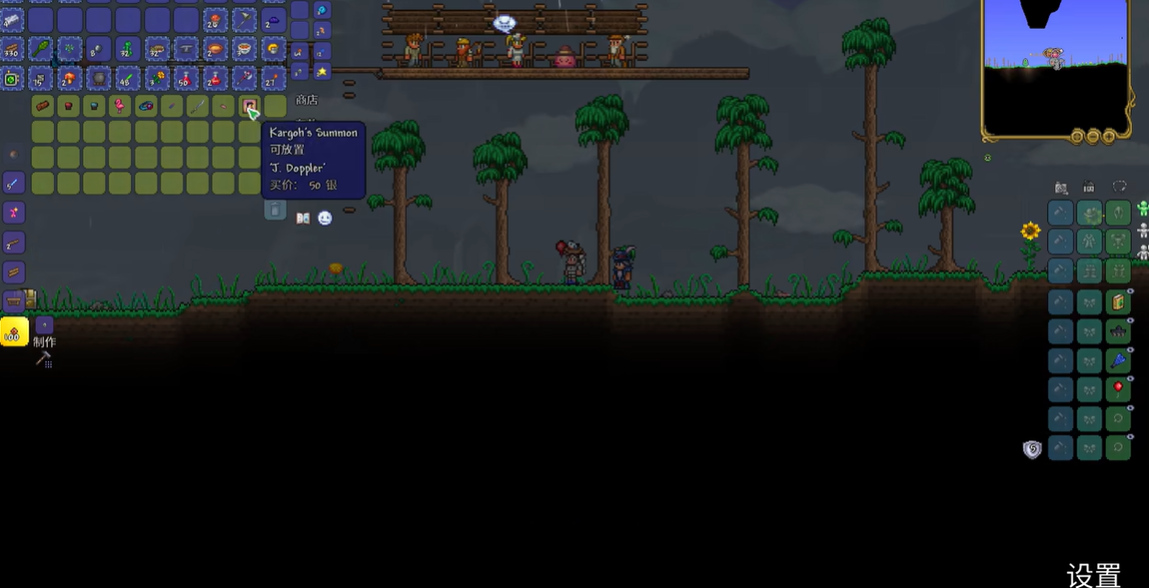Pick the wood log shop item

42,105
